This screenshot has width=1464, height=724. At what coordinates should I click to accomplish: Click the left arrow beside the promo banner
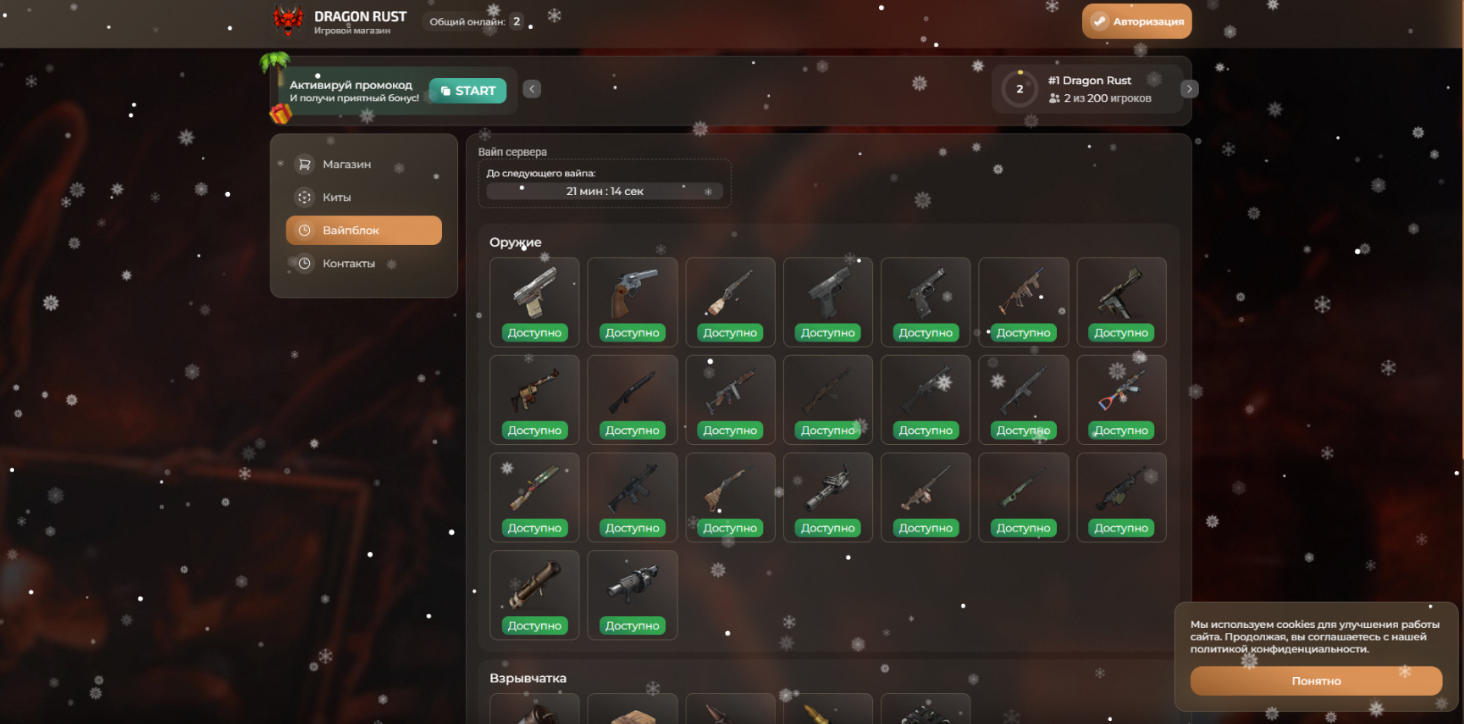click(532, 89)
